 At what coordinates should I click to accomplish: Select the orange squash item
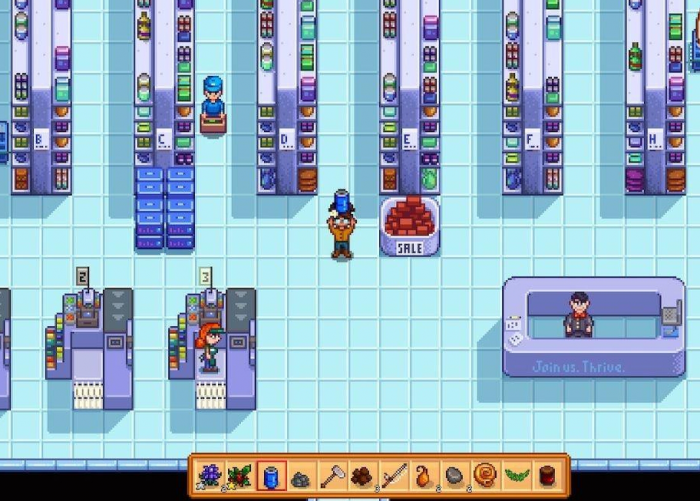click(423, 476)
